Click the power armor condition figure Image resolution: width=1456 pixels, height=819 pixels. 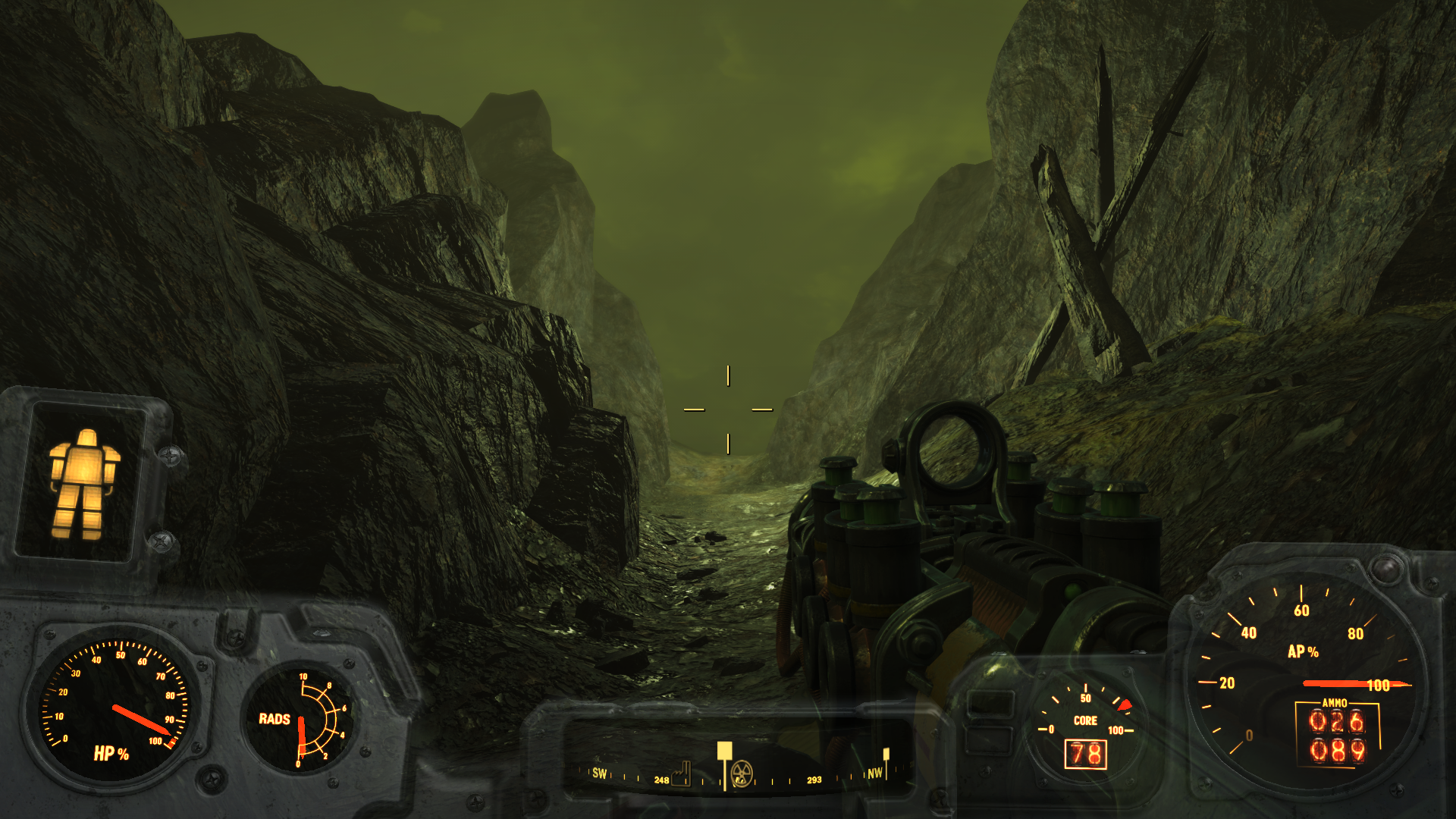82,483
